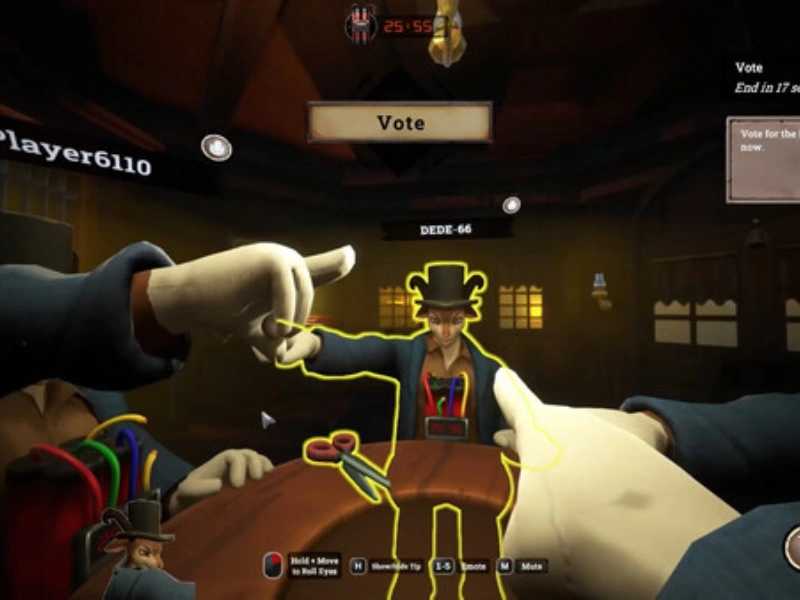The height and width of the screenshot is (600, 800).
Task: Open the Vote instruction panel
Action: (764, 159)
